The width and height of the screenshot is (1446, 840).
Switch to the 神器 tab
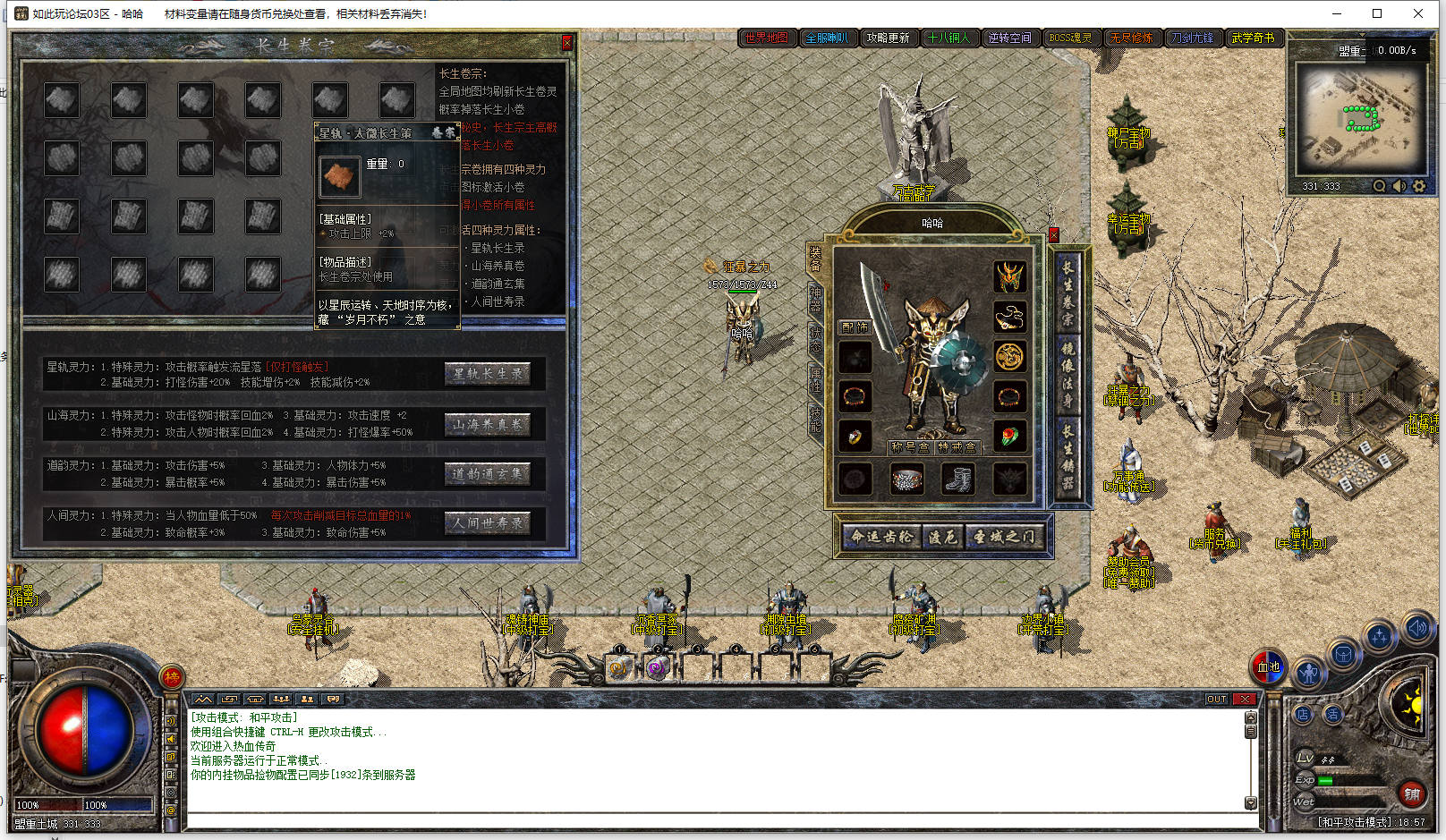coord(815,298)
